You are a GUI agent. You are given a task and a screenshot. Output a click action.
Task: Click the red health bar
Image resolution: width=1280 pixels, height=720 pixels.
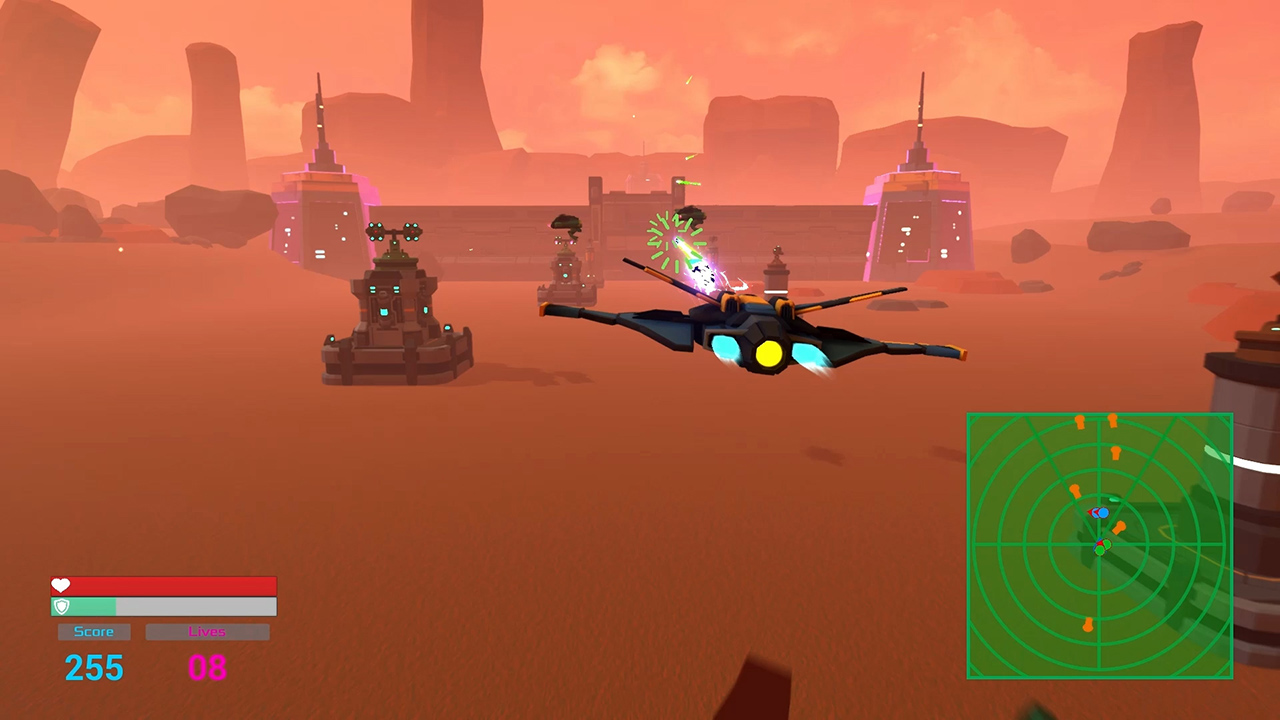[163, 587]
